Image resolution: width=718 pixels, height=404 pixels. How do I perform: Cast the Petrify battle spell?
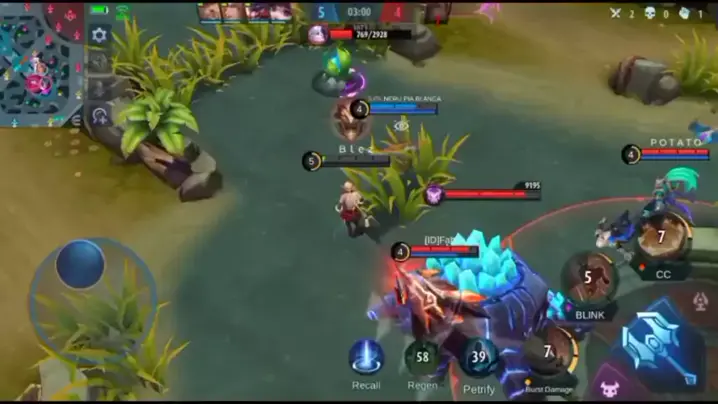[x=479, y=359]
